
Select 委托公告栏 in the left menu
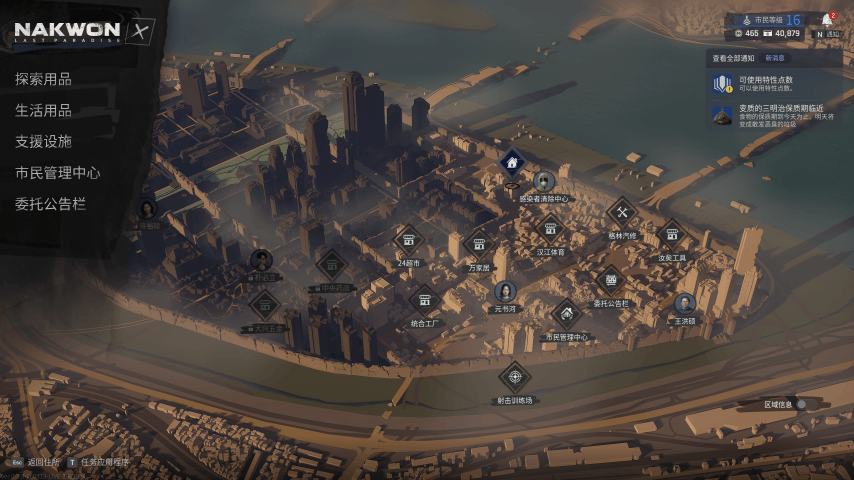click(x=50, y=203)
